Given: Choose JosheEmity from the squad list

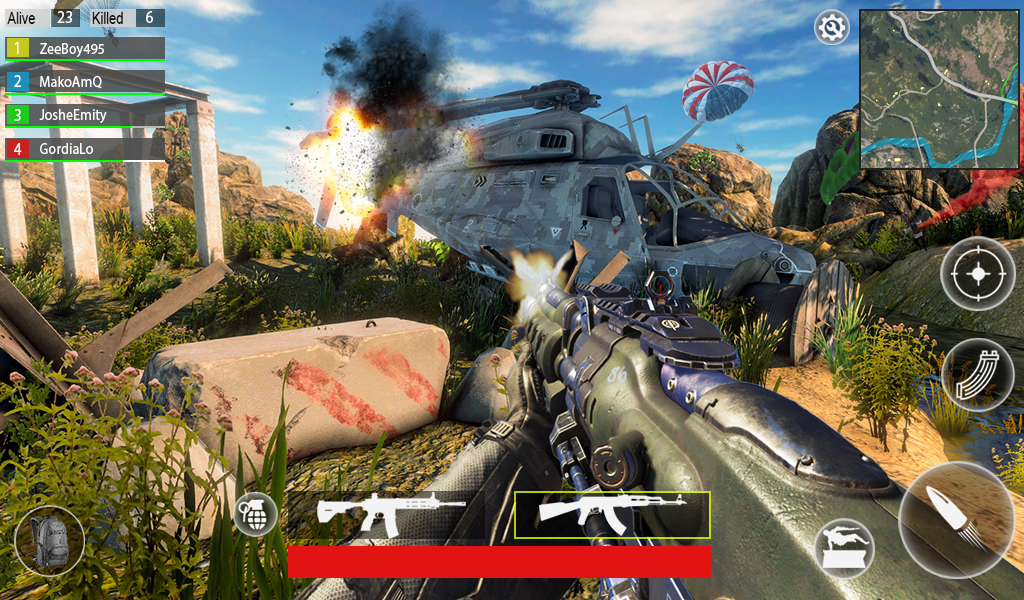Looking at the screenshot, I should click(85, 116).
